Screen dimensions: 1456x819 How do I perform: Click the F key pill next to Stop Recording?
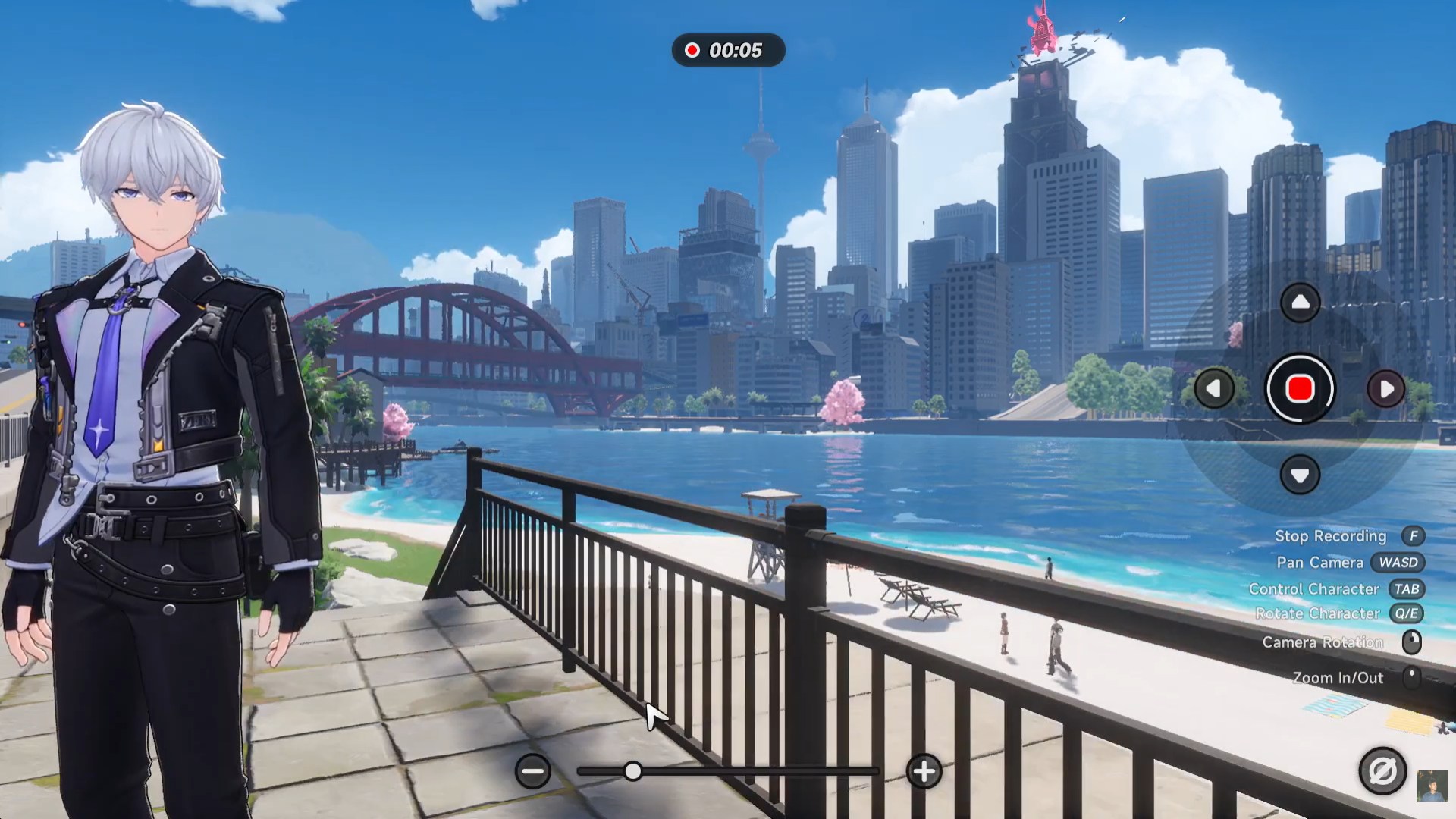pos(1413,536)
